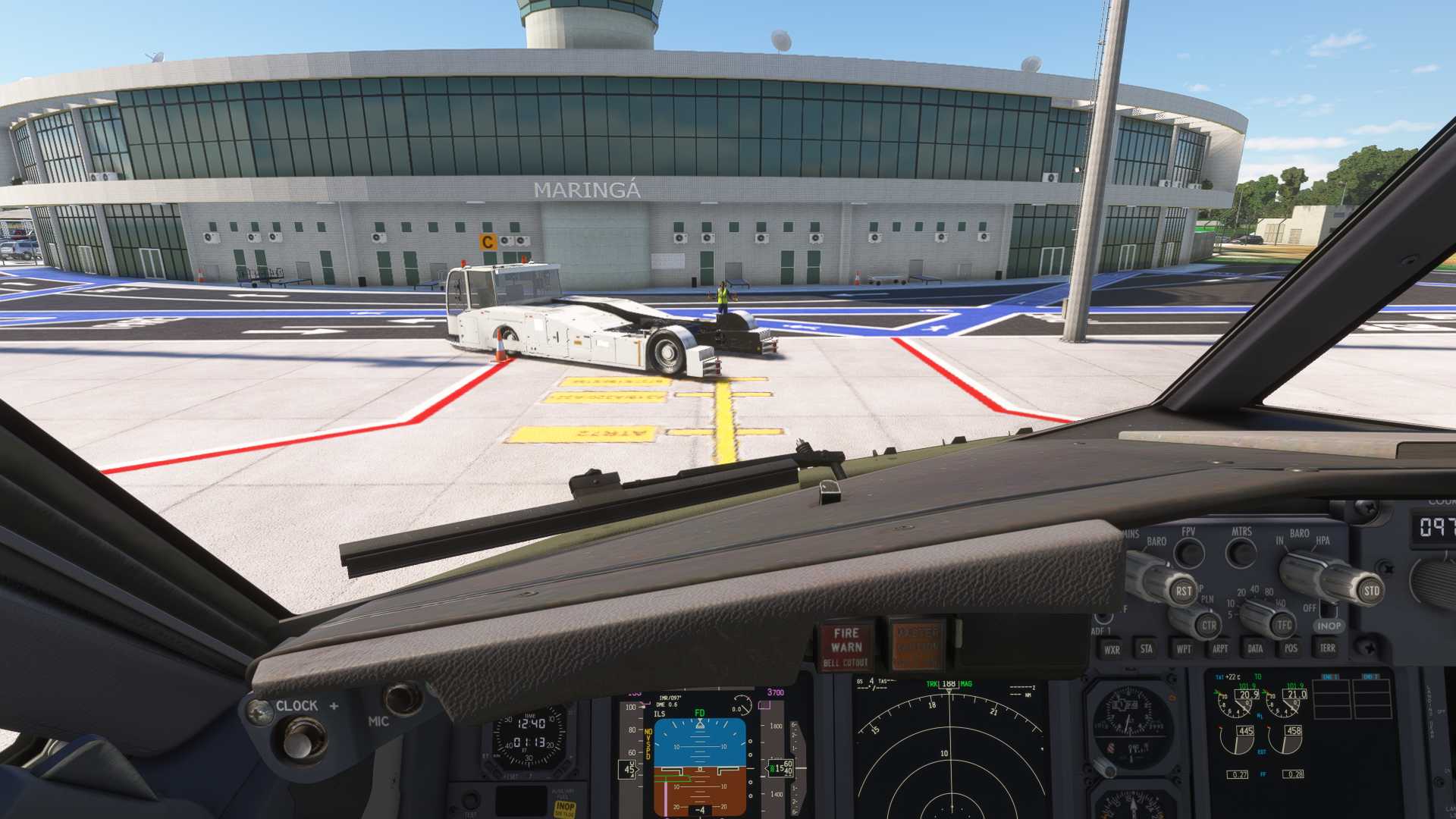This screenshot has height=819, width=1456.
Task: Toggle the STA stations map button
Action: tap(1147, 648)
